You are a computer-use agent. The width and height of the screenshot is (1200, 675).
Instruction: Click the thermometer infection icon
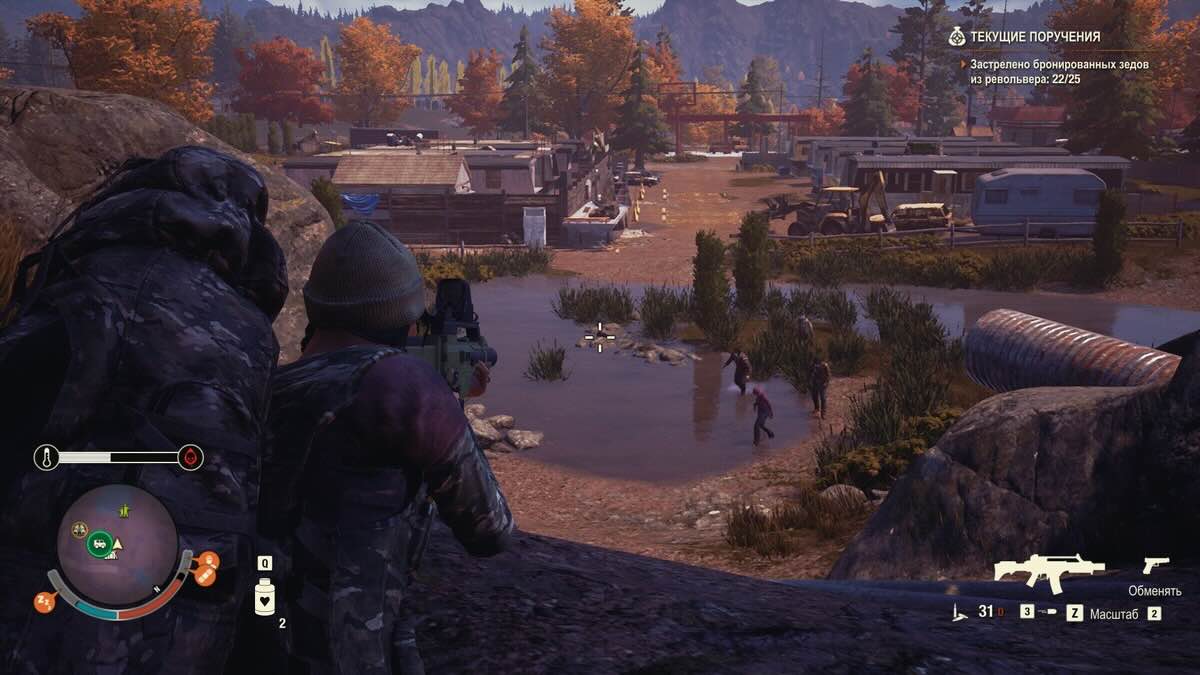(x=46, y=458)
